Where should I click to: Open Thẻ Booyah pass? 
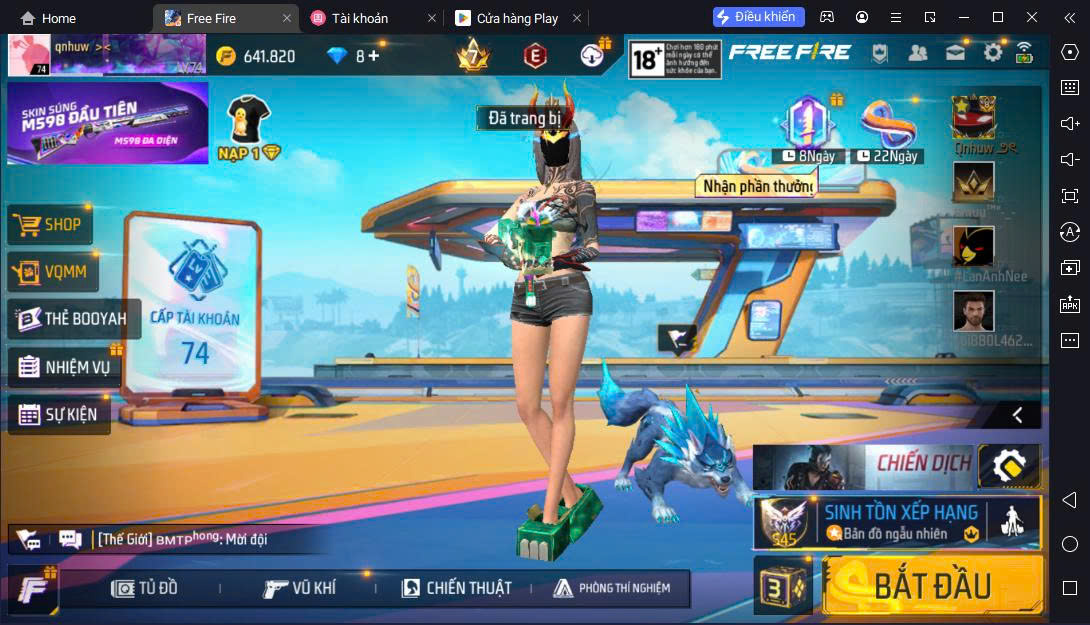(73, 319)
